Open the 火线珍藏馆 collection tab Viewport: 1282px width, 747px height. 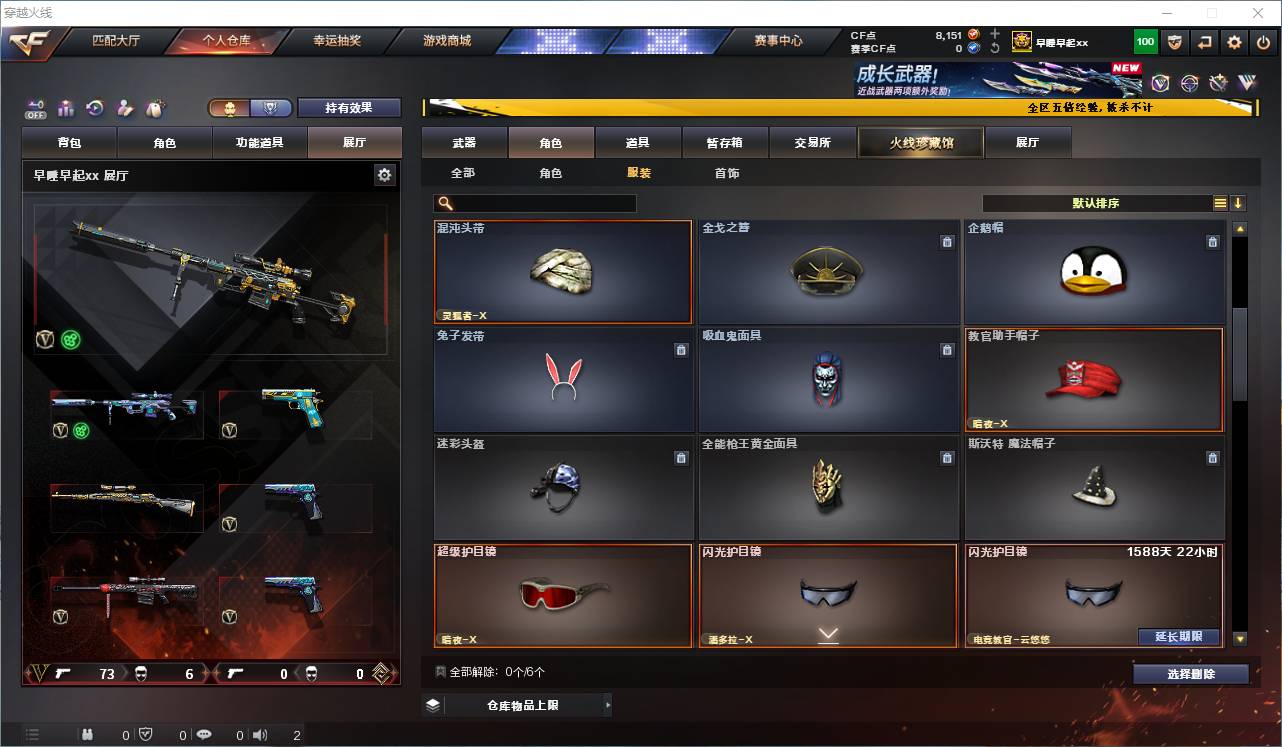click(x=921, y=143)
